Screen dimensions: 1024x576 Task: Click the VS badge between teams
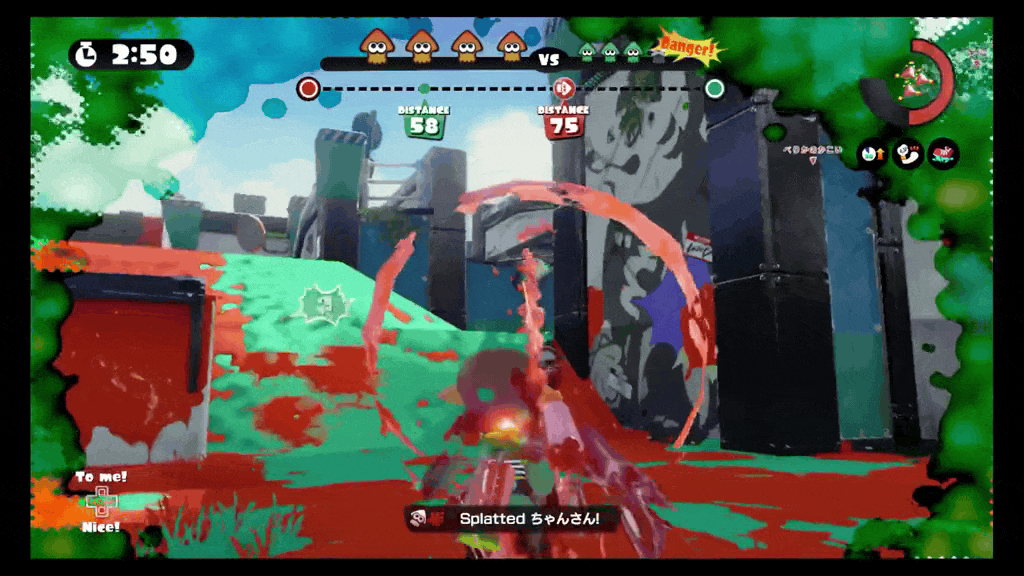click(549, 59)
